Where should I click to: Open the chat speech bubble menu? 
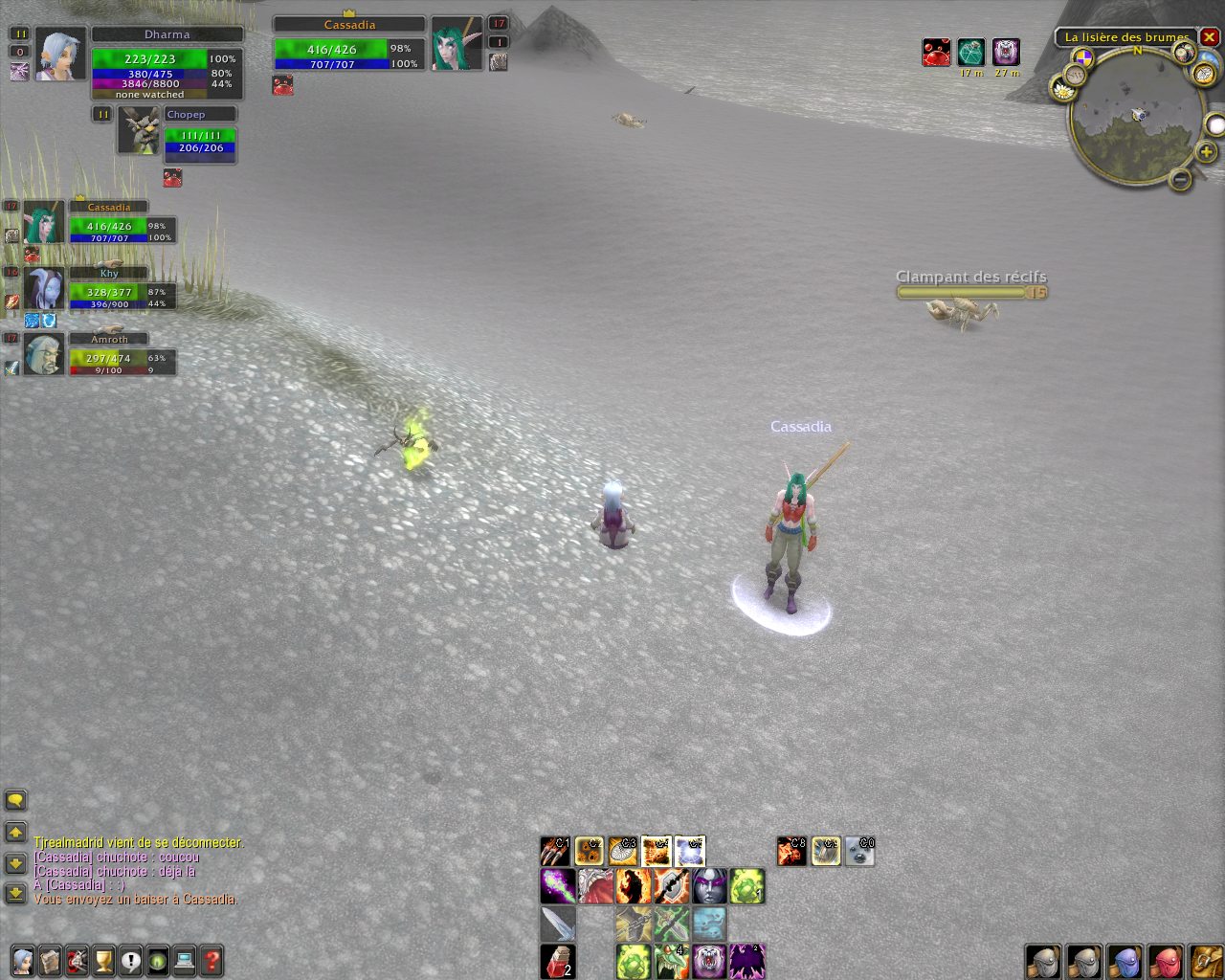(15, 800)
